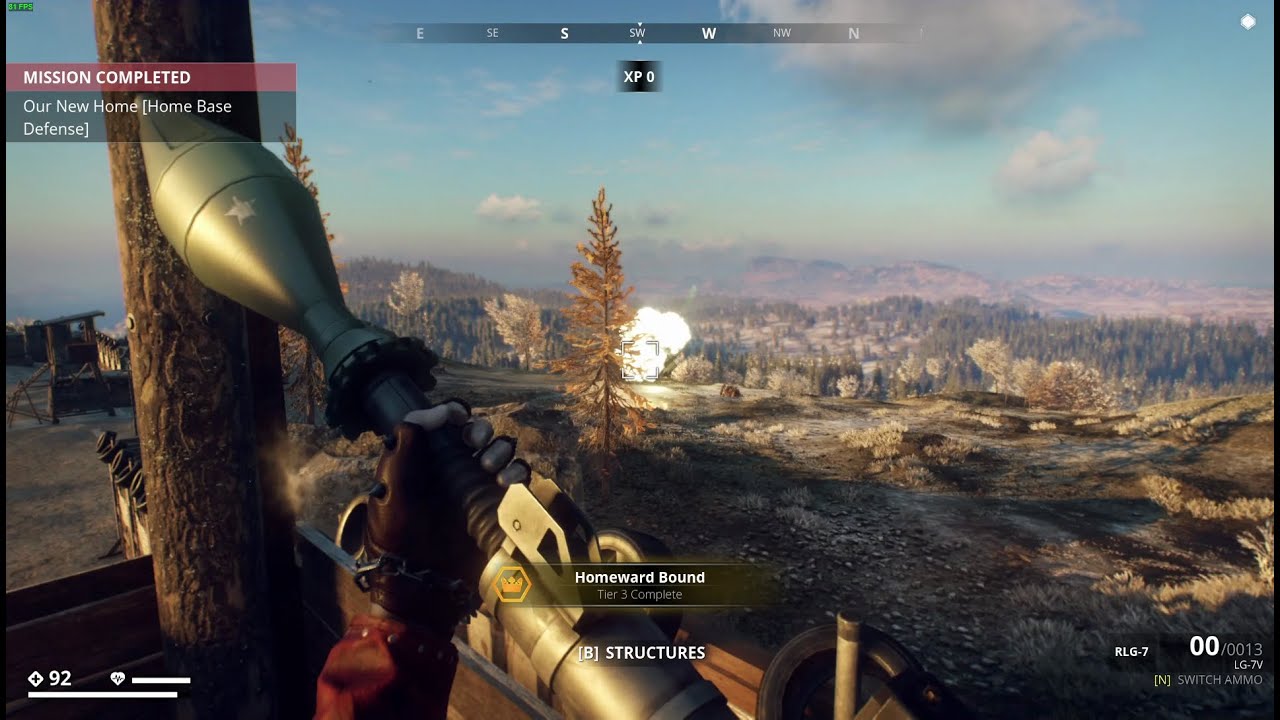Click the Homeward Bound challenge notification
The width and height of the screenshot is (1280, 720).
pos(638,585)
